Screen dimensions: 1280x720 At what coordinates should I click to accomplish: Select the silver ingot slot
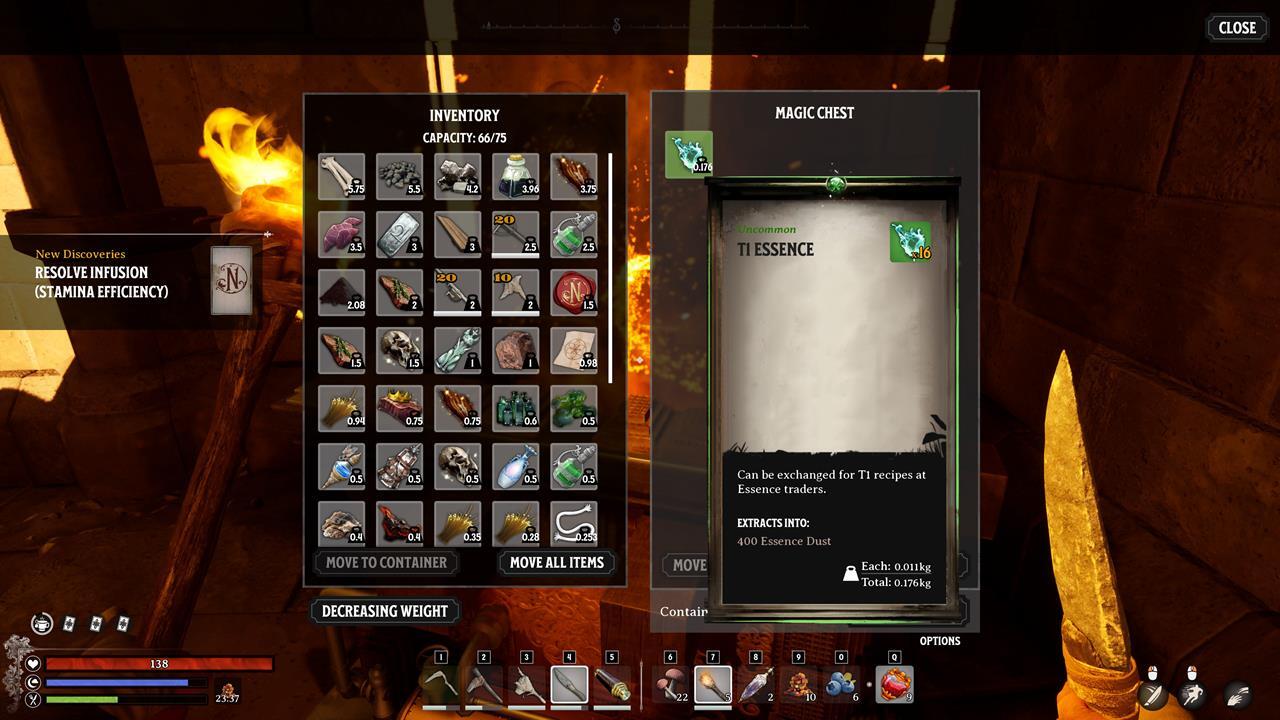coord(400,234)
